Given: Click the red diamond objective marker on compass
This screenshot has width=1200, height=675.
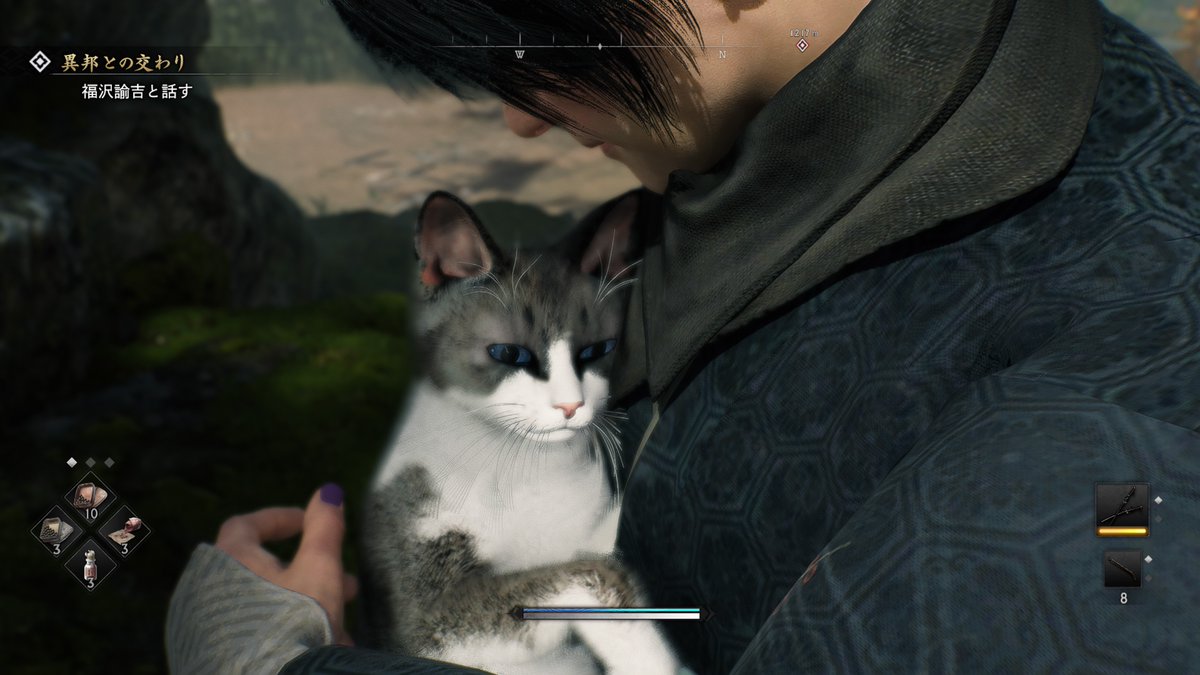Looking at the screenshot, I should point(802,46).
